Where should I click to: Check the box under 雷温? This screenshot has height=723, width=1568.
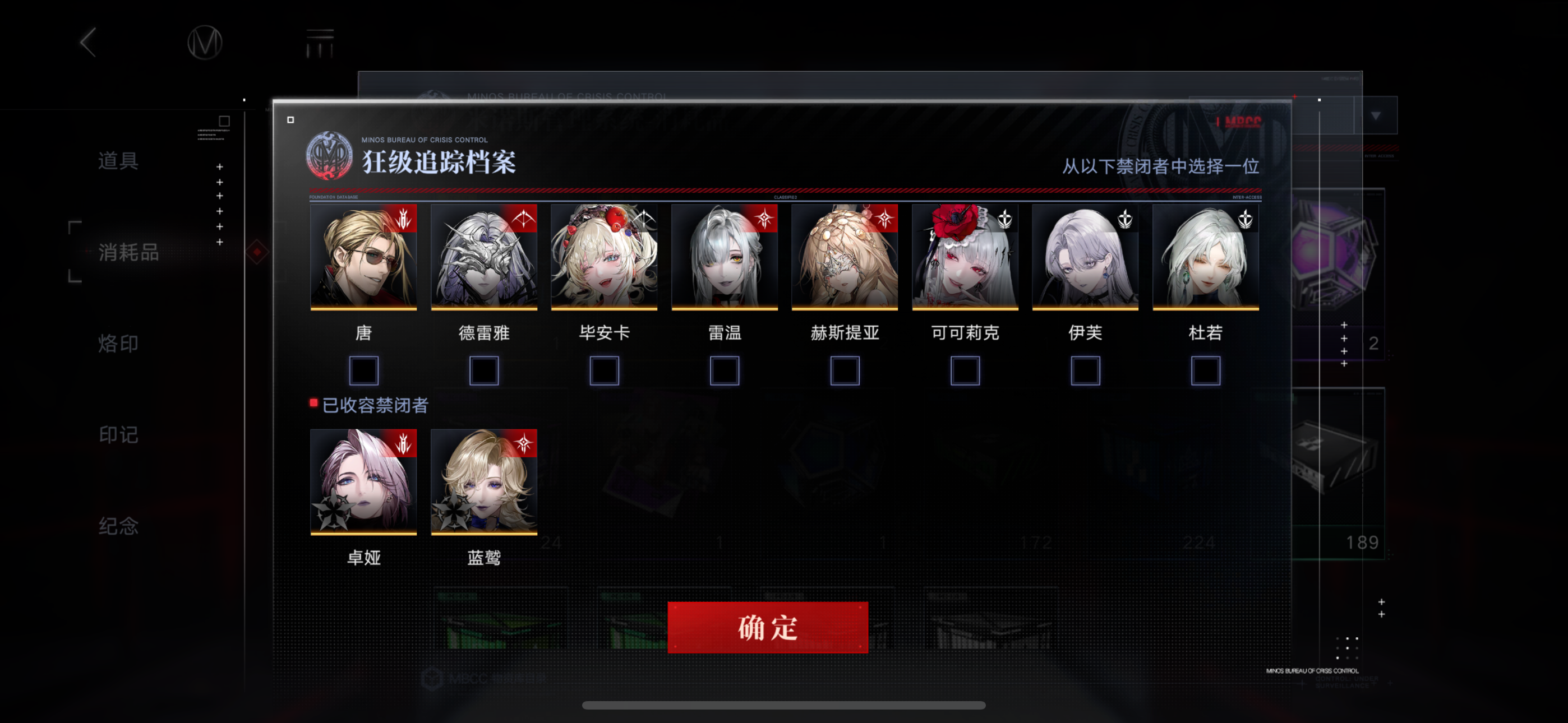click(724, 370)
